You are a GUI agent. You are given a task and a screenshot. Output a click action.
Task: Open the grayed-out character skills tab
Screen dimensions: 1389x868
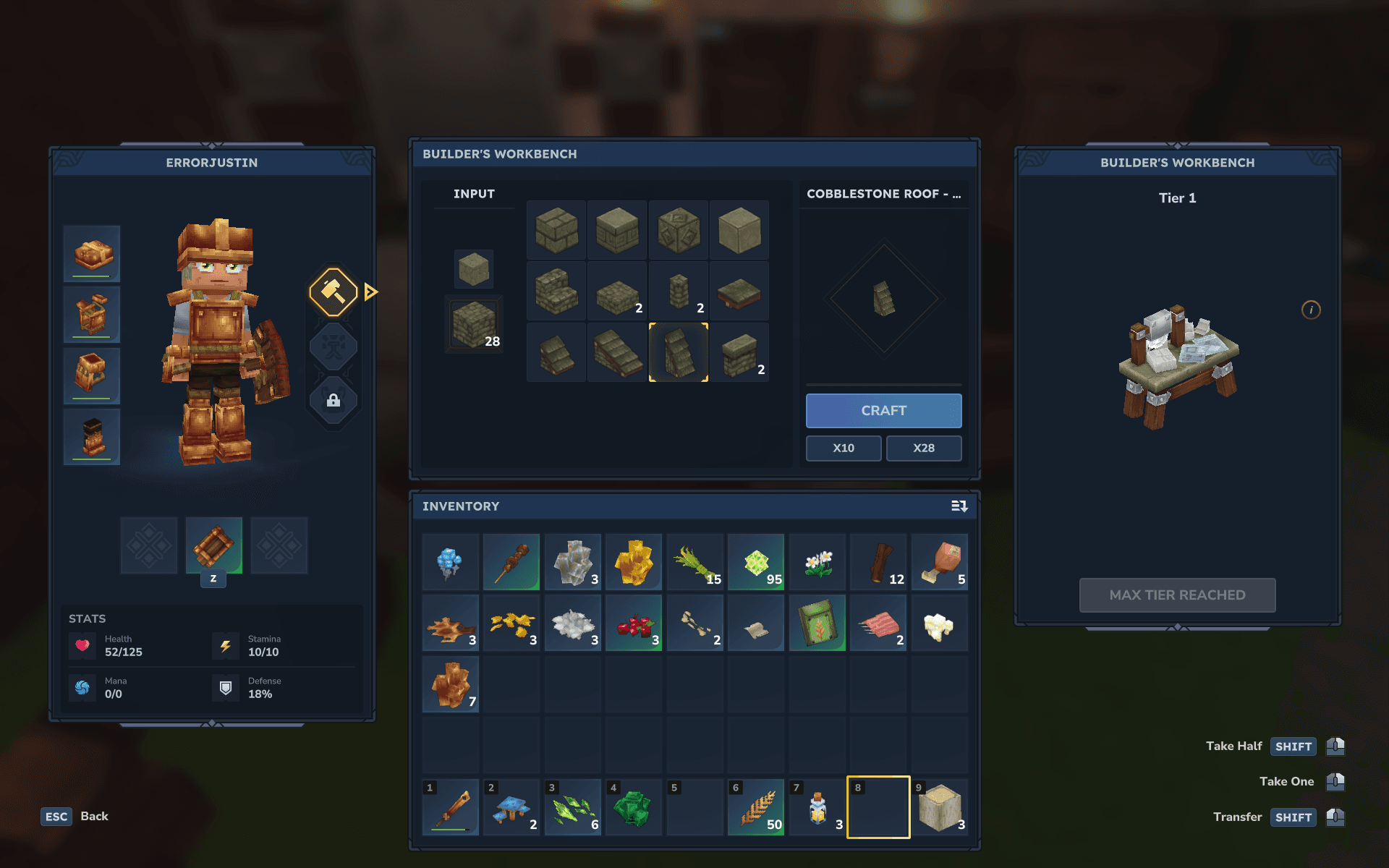click(x=333, y=346)
